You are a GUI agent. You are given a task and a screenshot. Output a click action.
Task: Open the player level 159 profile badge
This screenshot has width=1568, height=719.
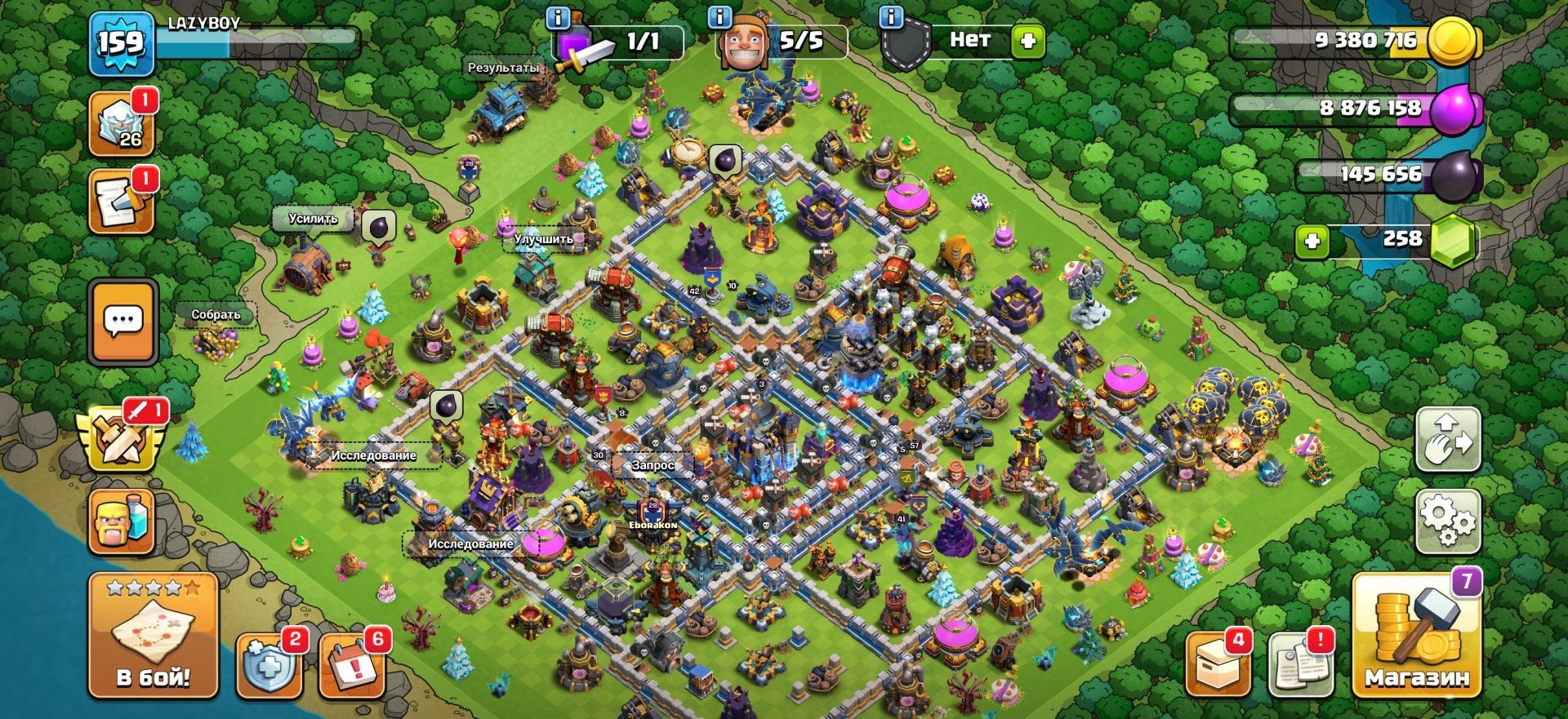tap(121, 44)
